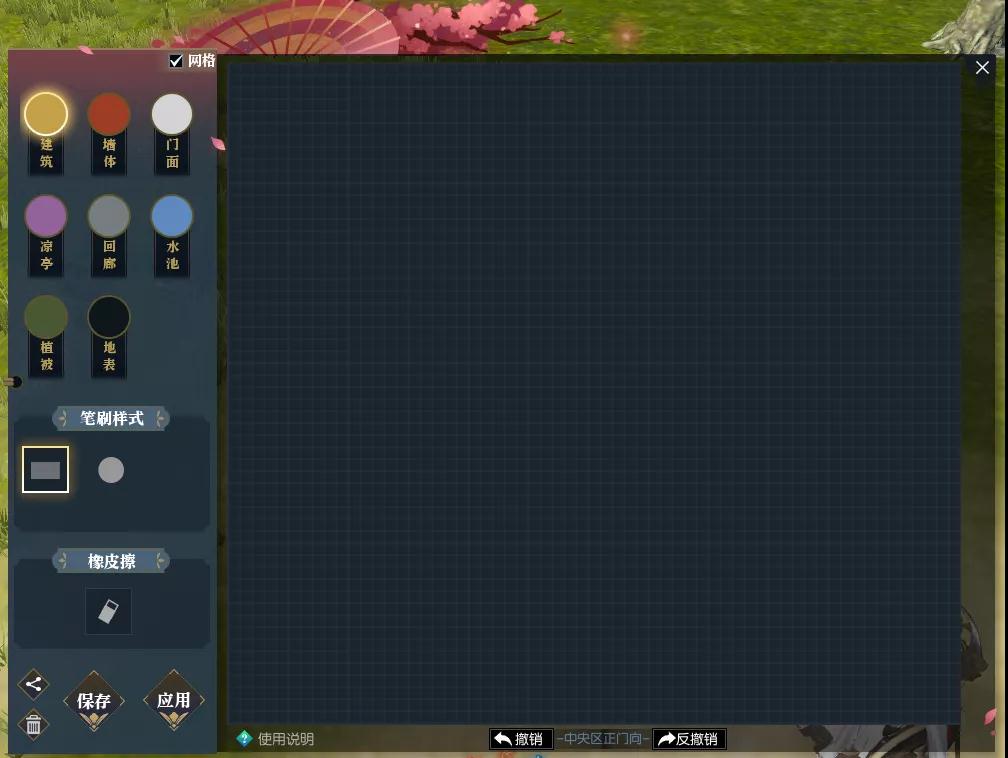Choose the red 墙体 color swatch
Viewport: 1008px width, 758px height.
[109, 114]
